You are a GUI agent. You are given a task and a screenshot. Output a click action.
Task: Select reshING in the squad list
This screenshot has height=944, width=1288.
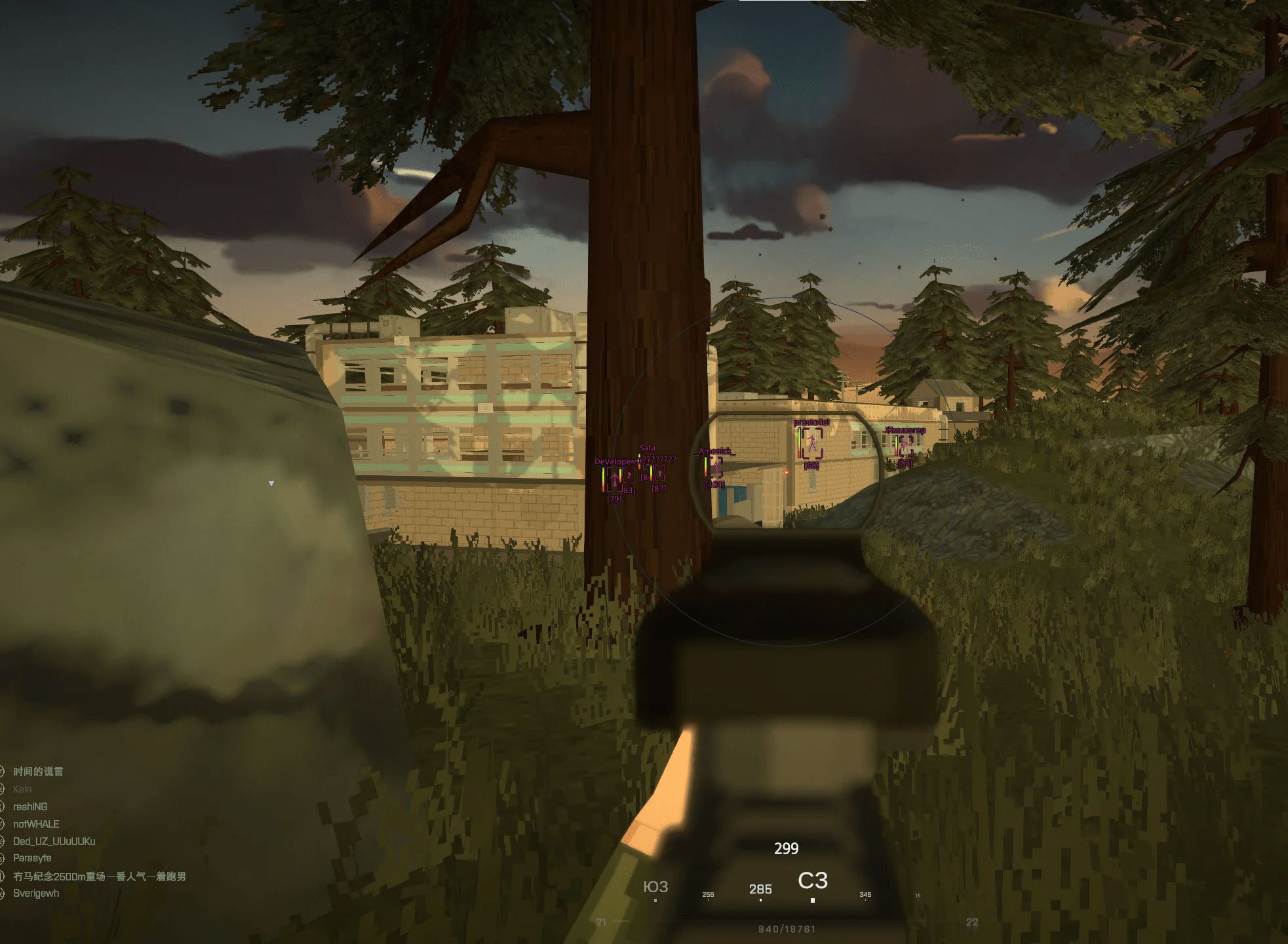click(x=30, y=806)
